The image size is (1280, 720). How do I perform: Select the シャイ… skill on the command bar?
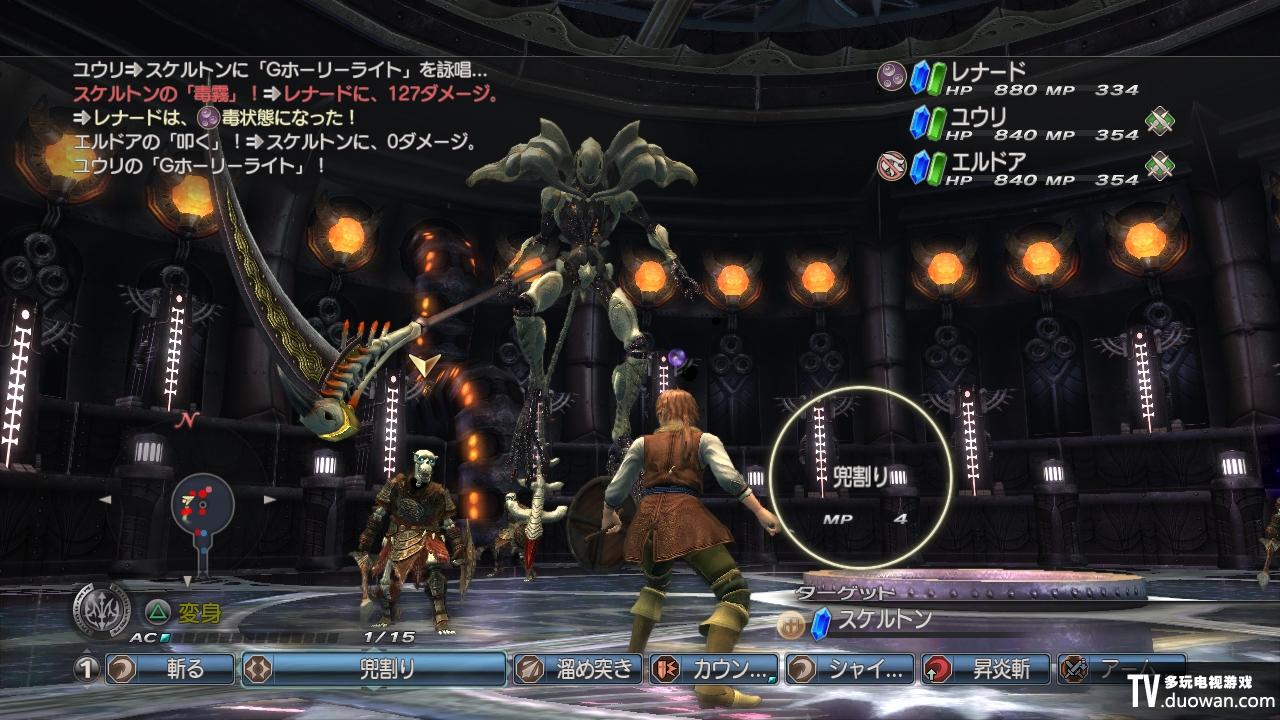tap(850, 669)
